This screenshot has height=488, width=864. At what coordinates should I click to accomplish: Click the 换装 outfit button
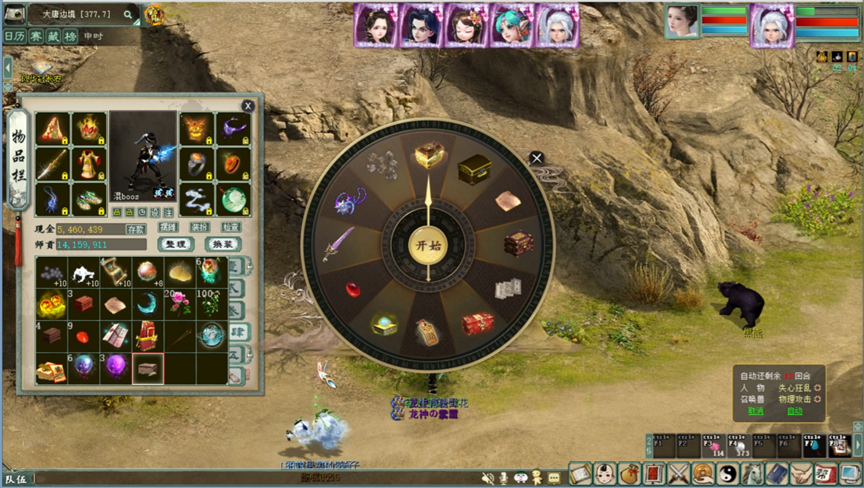pyautogui.click(x=222, y=244)
